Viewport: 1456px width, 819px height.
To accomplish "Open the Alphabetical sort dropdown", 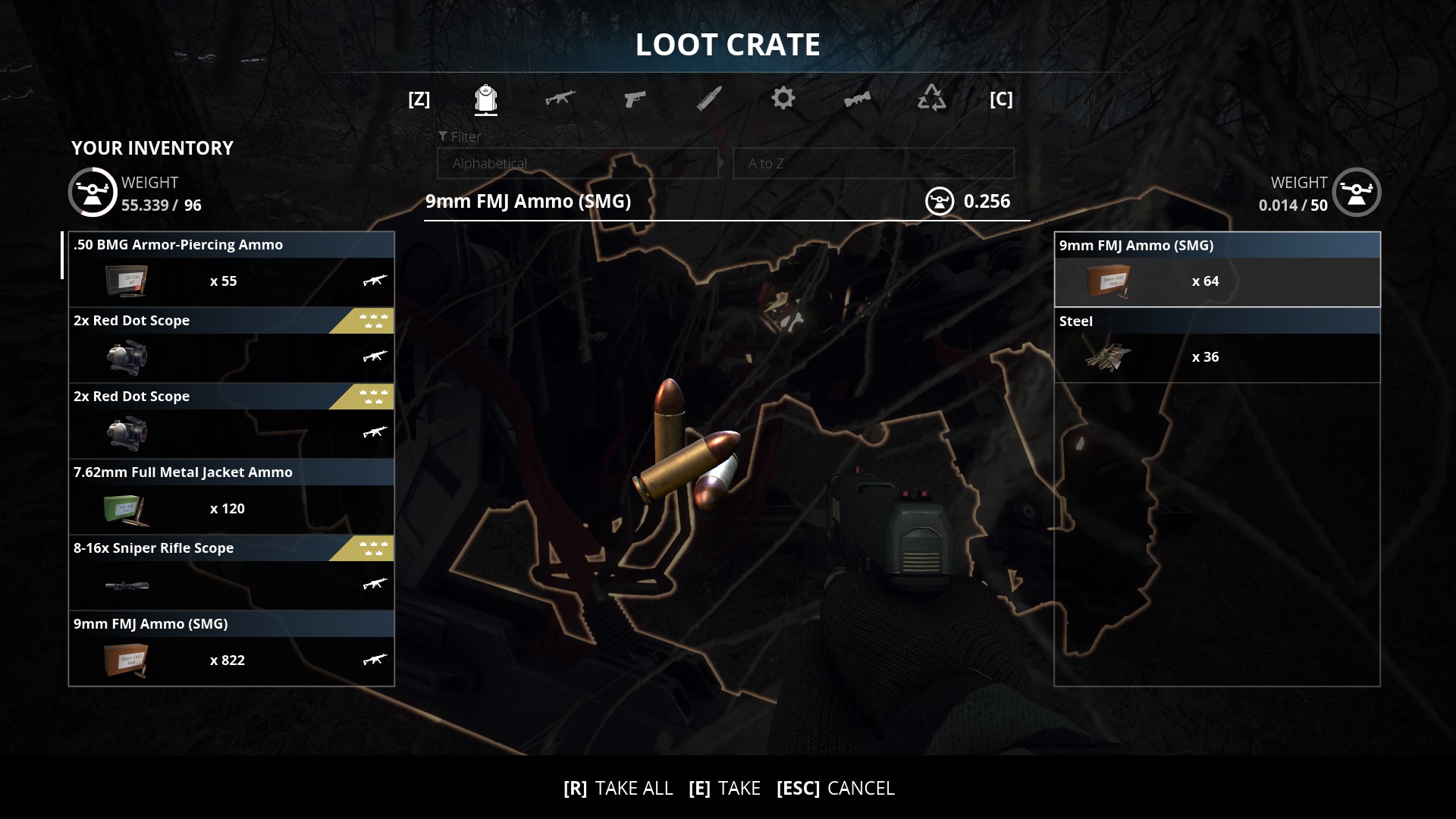I will [577, 164].
